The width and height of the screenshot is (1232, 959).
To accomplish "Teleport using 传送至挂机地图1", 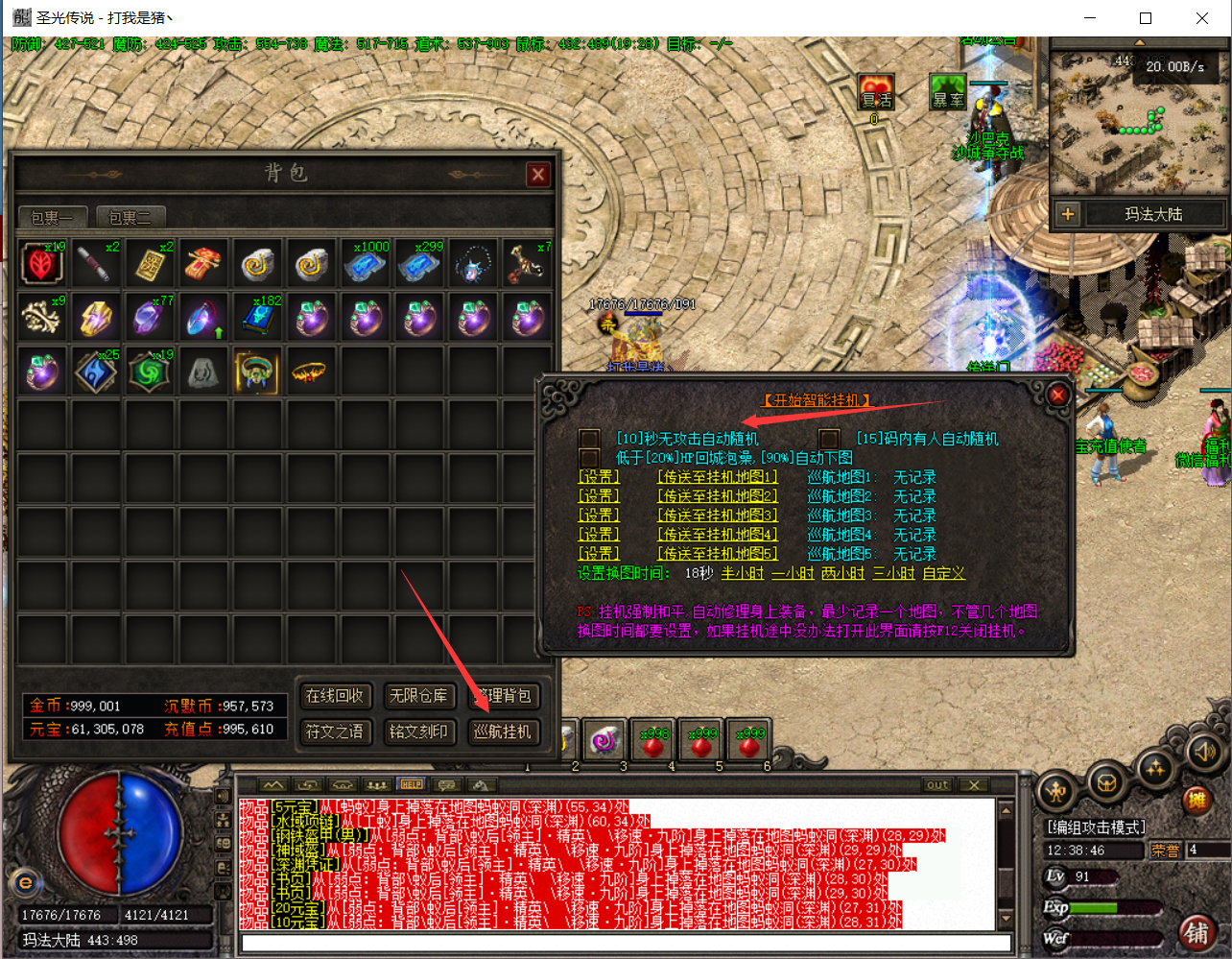I will click(717, 477).
